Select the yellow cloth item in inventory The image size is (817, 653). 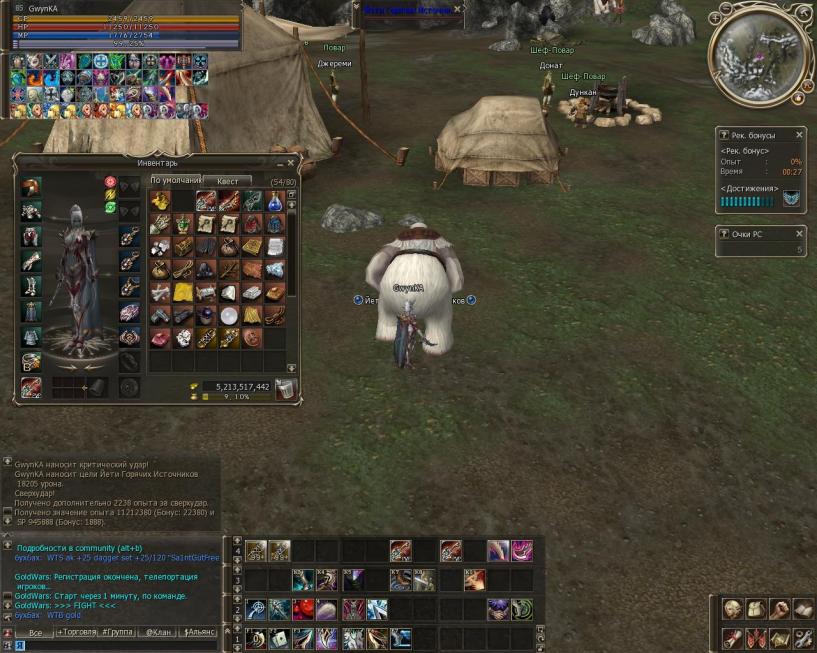183,292
